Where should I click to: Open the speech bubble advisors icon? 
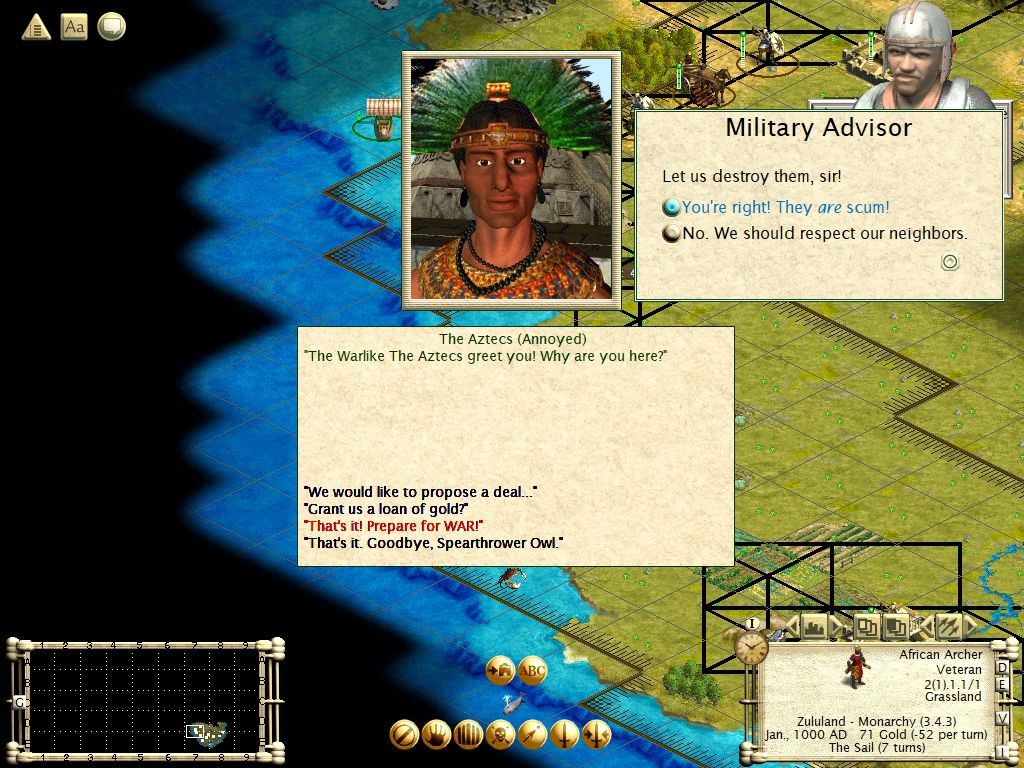111,27
